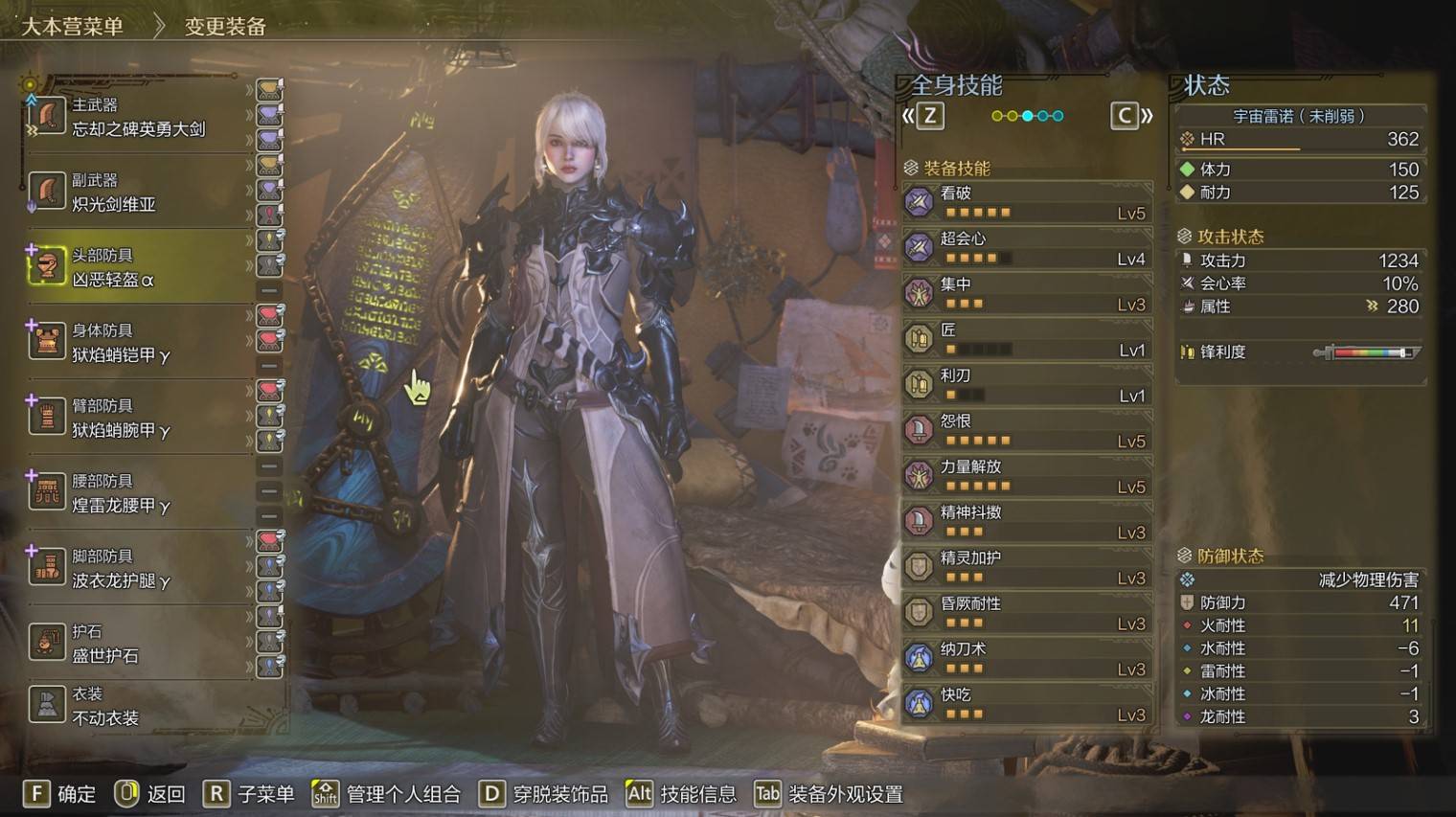The height and width of the screenshot is (817, 1456).
Task: Select the 纳刀术 skill row
Action: tap(1027, 658)
